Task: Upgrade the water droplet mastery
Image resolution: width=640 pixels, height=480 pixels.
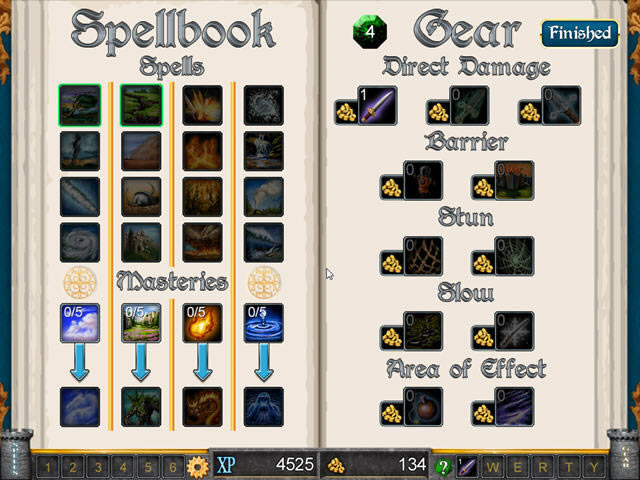Action: [x=264, y=324]
